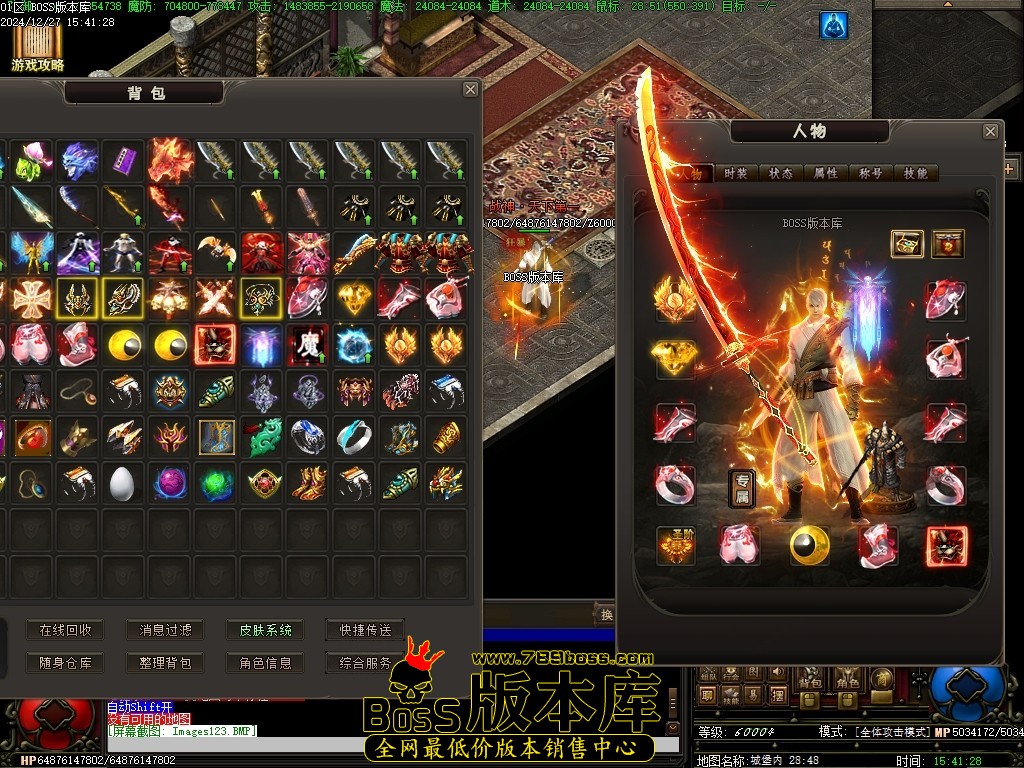Select the 称号 title tab

point(871,173)
